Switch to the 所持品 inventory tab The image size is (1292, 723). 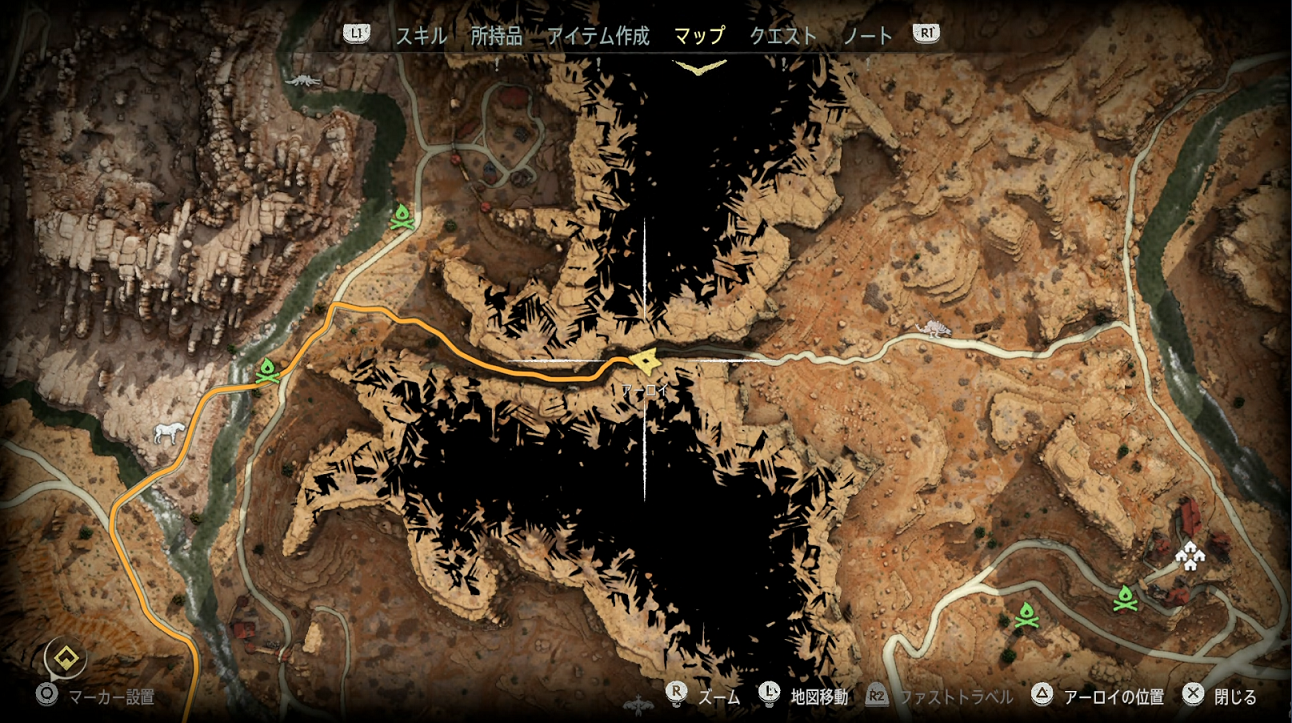click(497, 36)
